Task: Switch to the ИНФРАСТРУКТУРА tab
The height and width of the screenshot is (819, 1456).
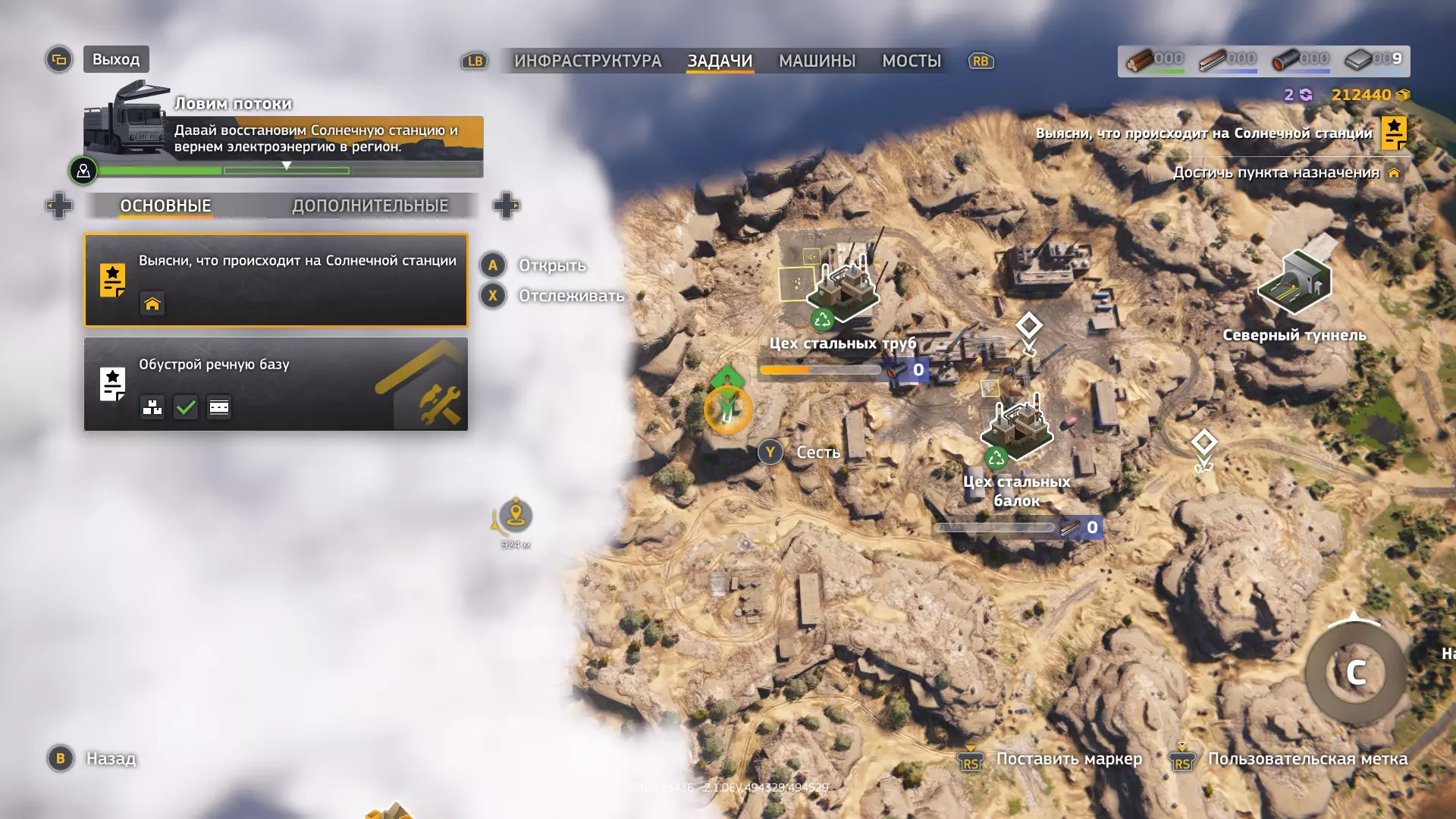Action: 588,61
